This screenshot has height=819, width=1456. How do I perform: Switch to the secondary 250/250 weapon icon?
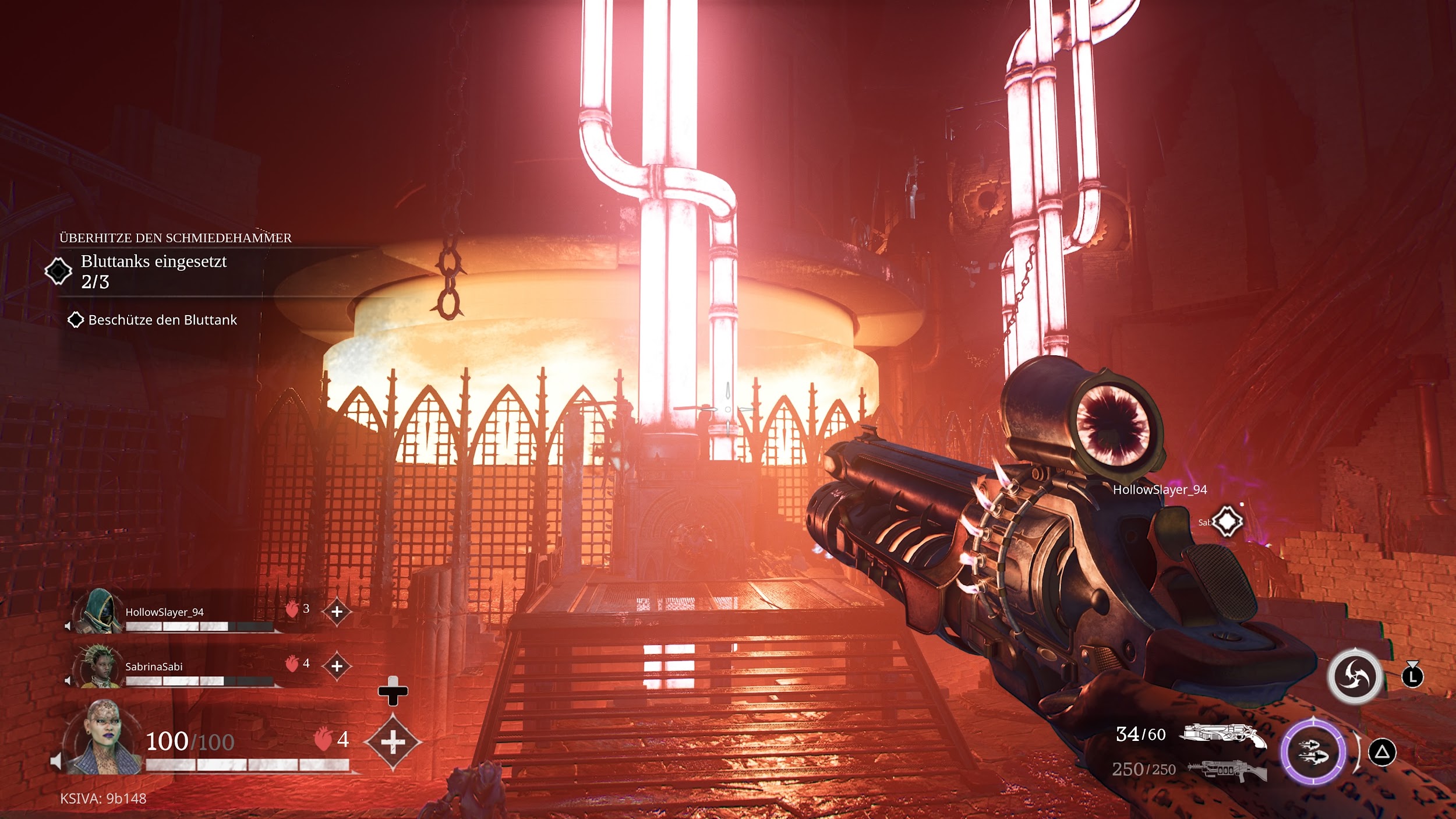[1228, 770]
